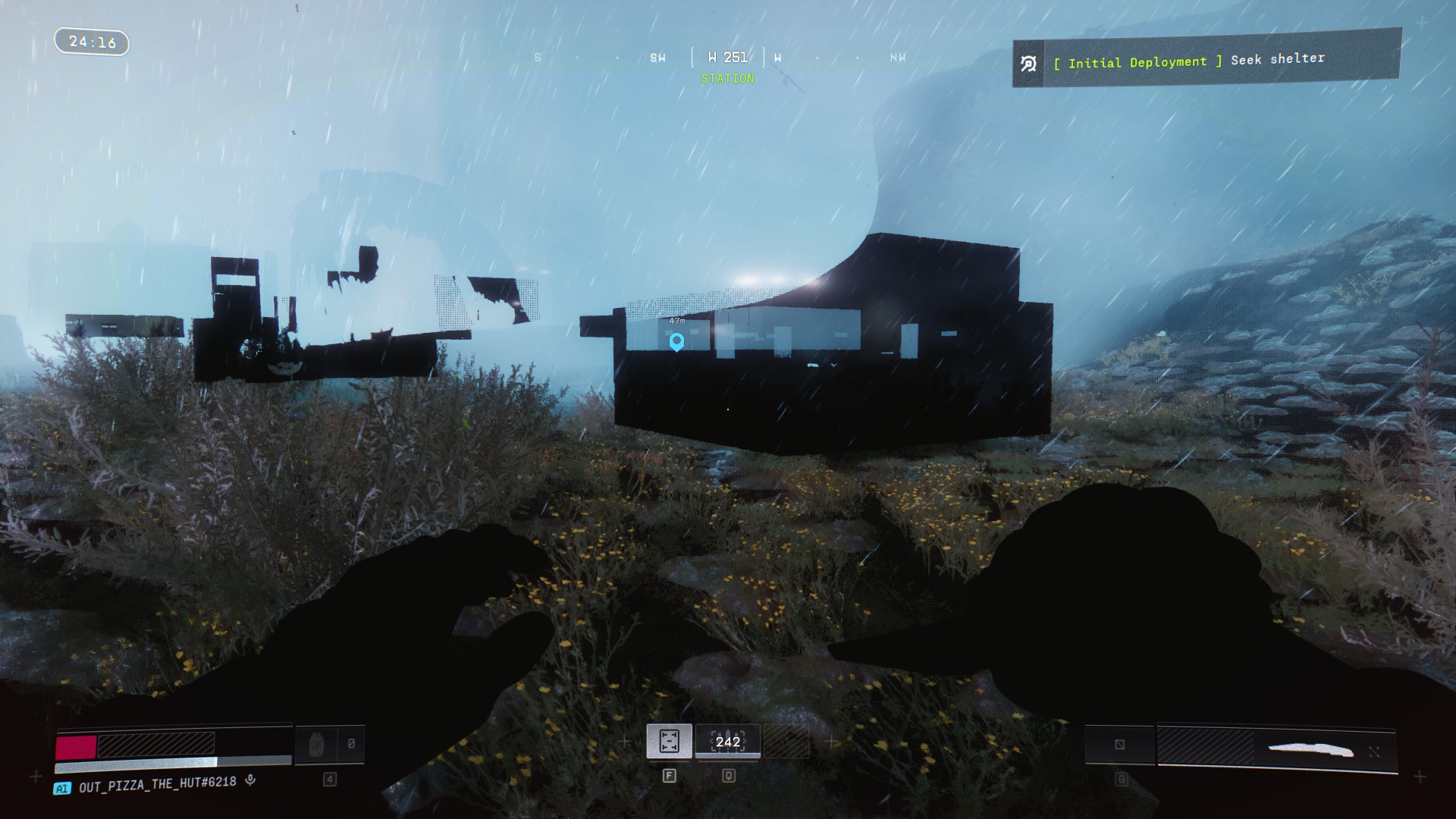Select the equipped knife weapon slot
This screenshot has width=1456, height=819.
[1276, 749]
